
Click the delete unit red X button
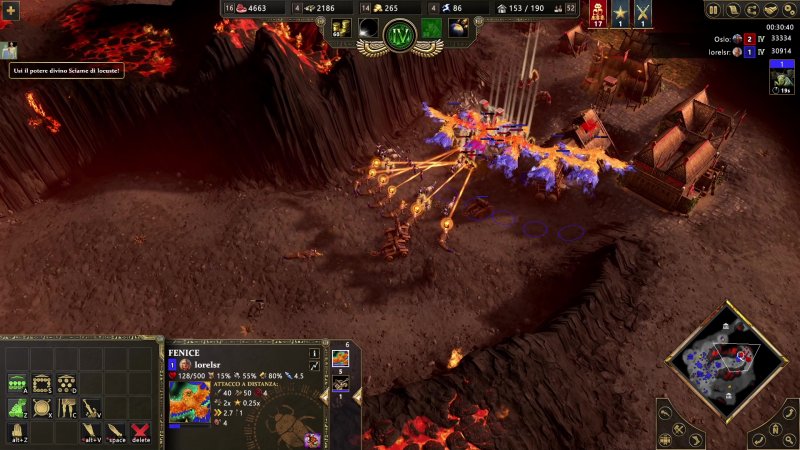point(141,432)
